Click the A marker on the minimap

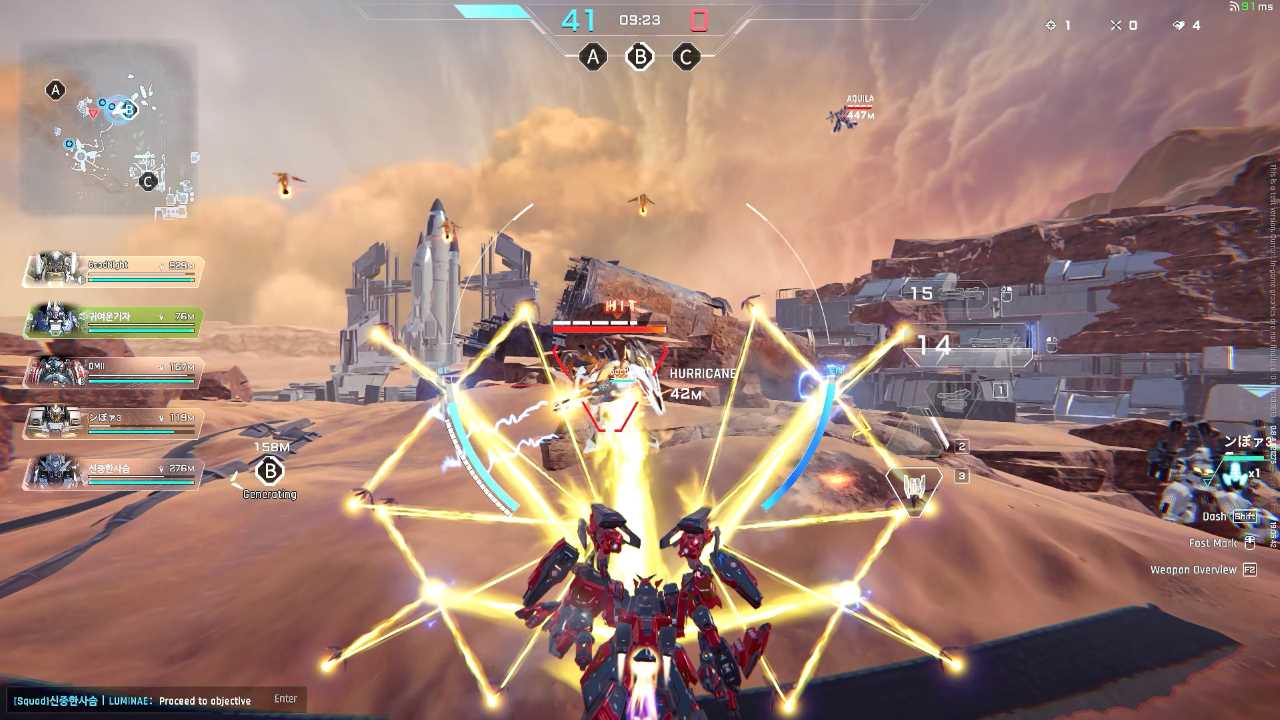click(x=56, y=90)
